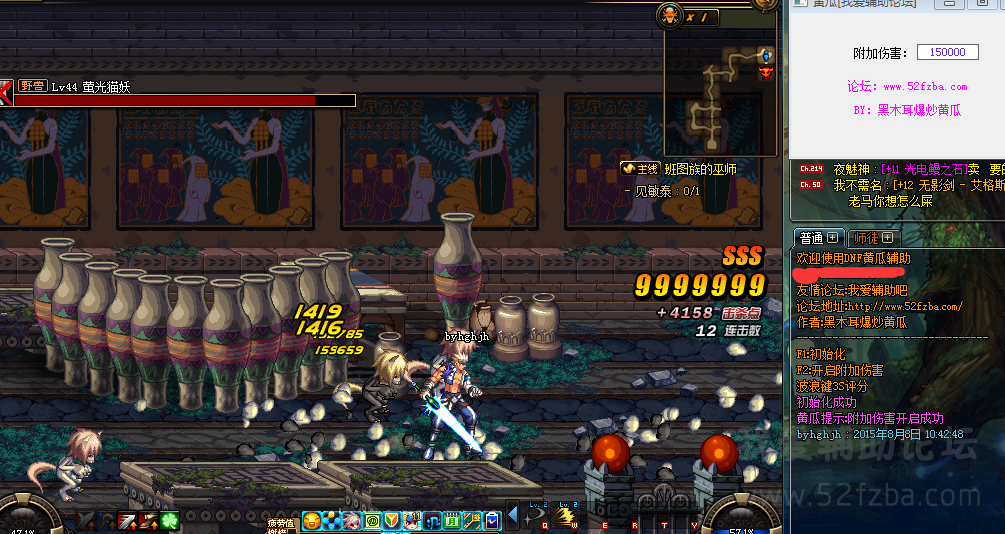Click the four-leaf clover buff icon

pyautogui.click(x=171, y=520)
